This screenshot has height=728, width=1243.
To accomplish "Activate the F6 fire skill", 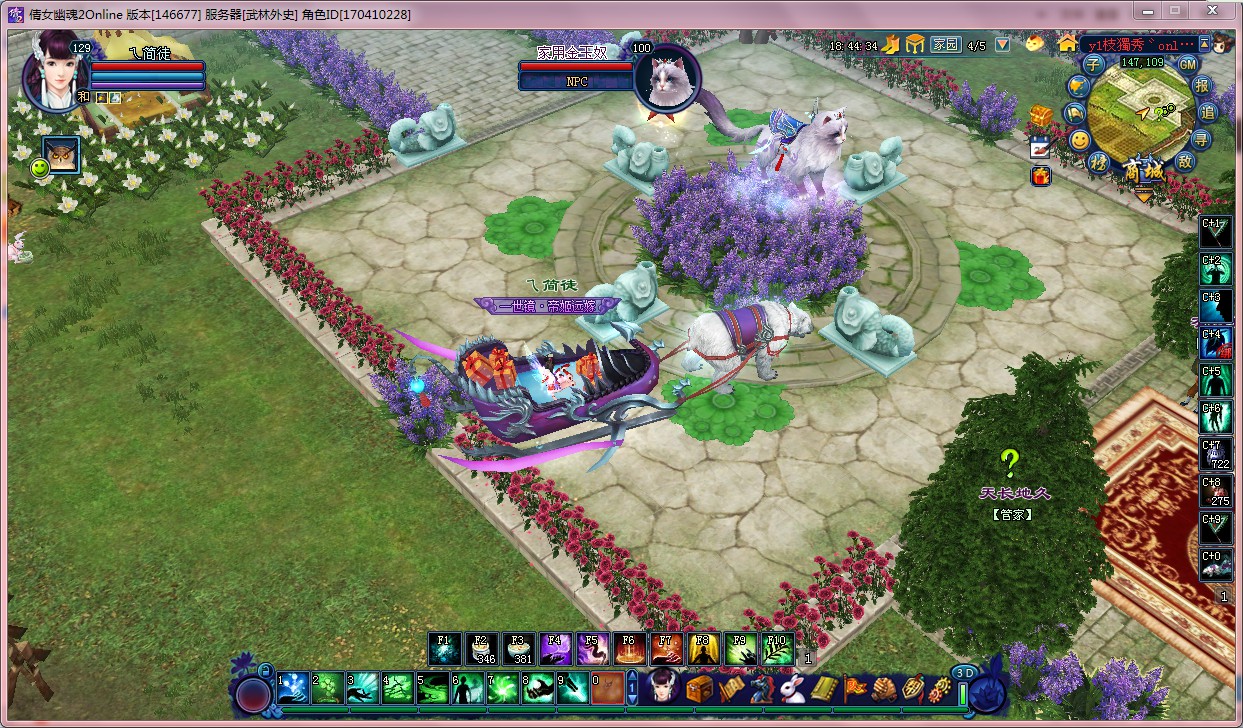I will click(629, 649).
